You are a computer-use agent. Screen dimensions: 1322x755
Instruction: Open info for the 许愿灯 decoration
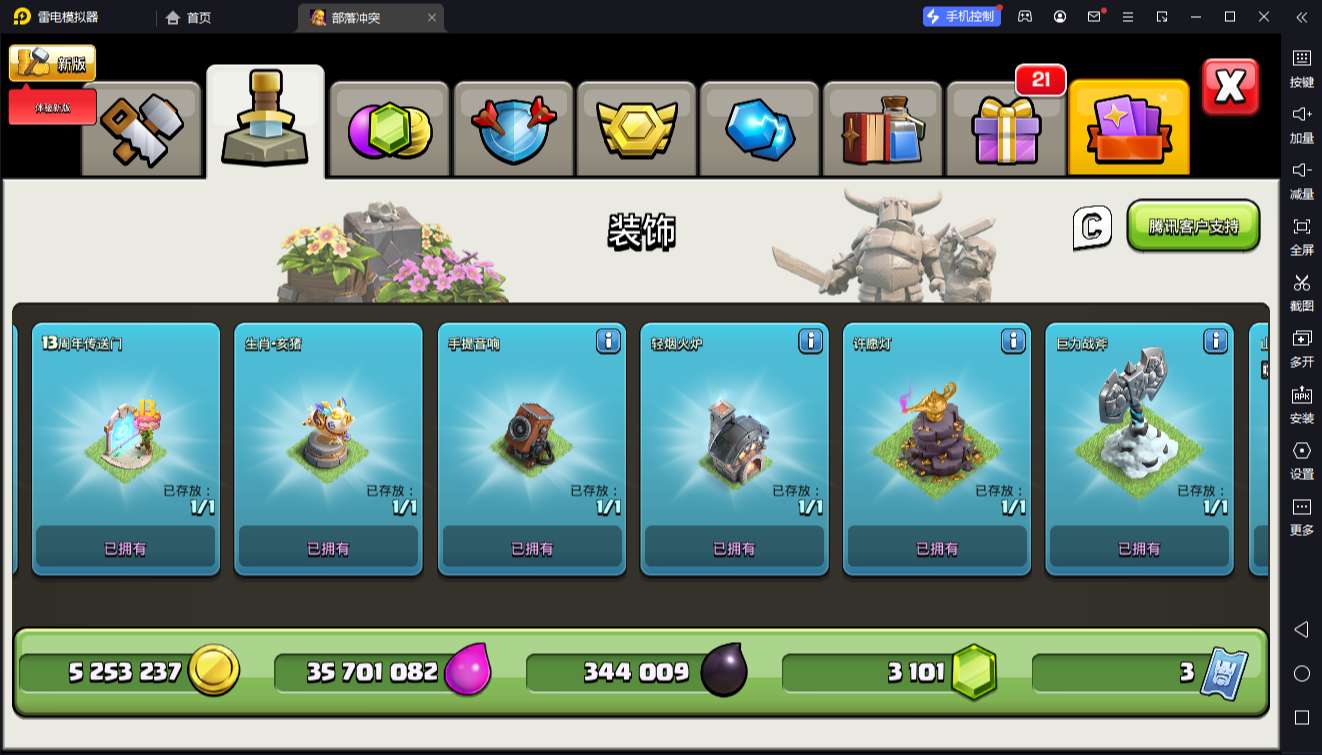click(x=1013, y=342)
